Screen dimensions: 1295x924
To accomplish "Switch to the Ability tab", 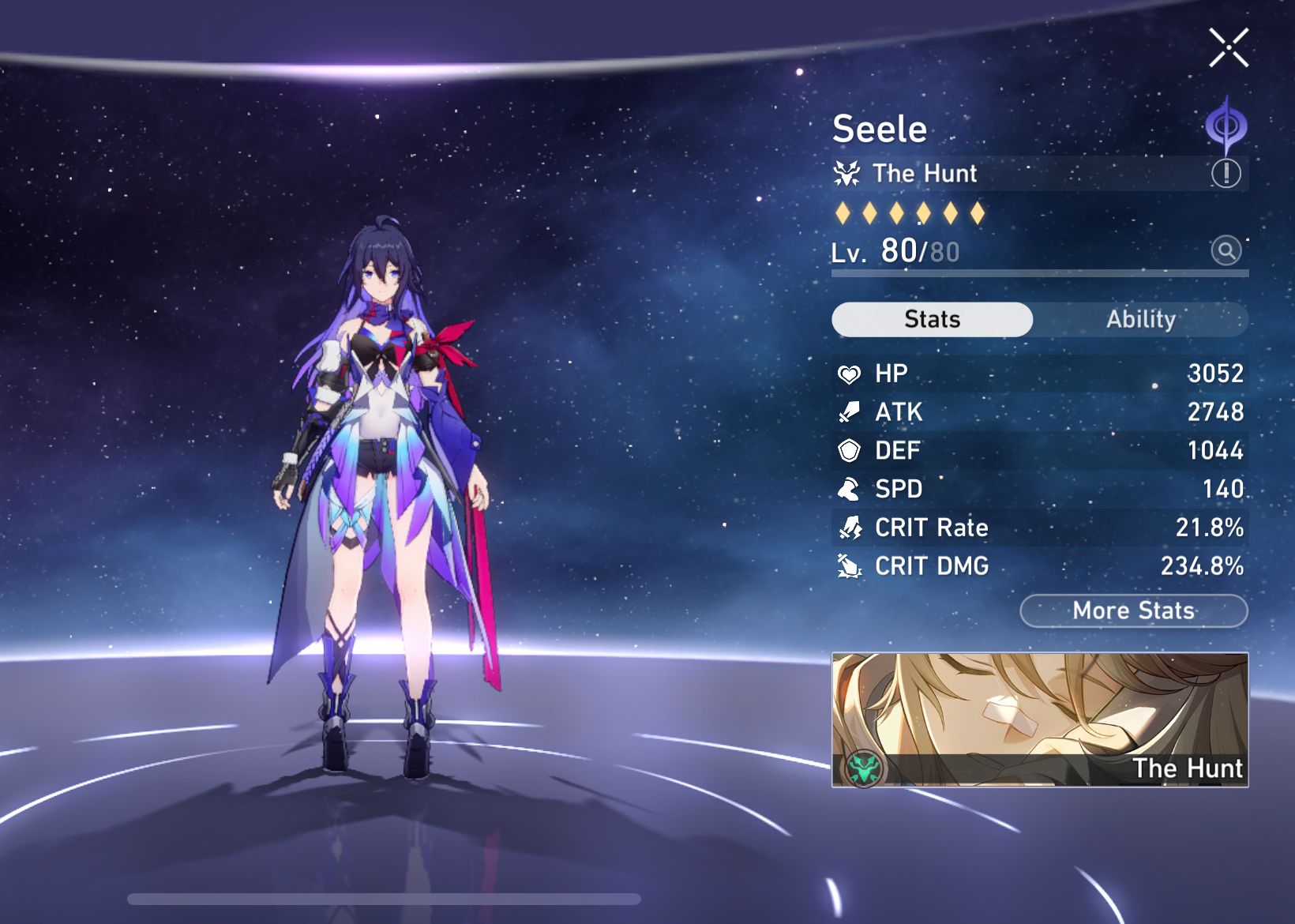I will [1142, 319].
